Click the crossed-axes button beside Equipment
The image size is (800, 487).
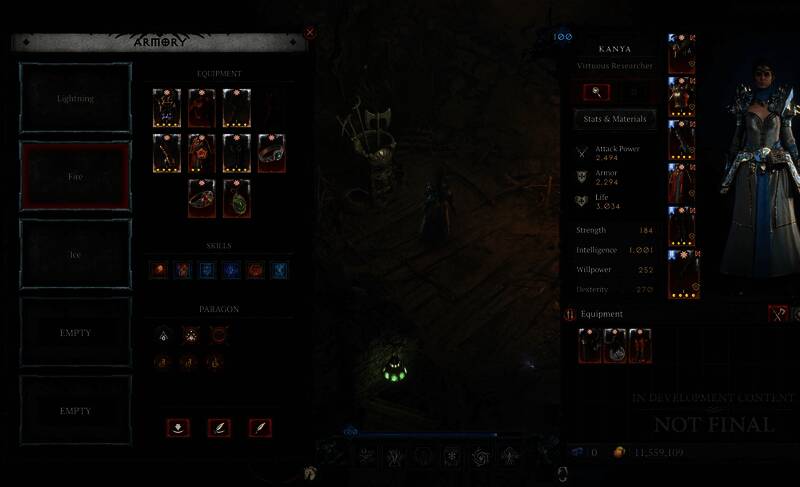(x=777, y=313)
